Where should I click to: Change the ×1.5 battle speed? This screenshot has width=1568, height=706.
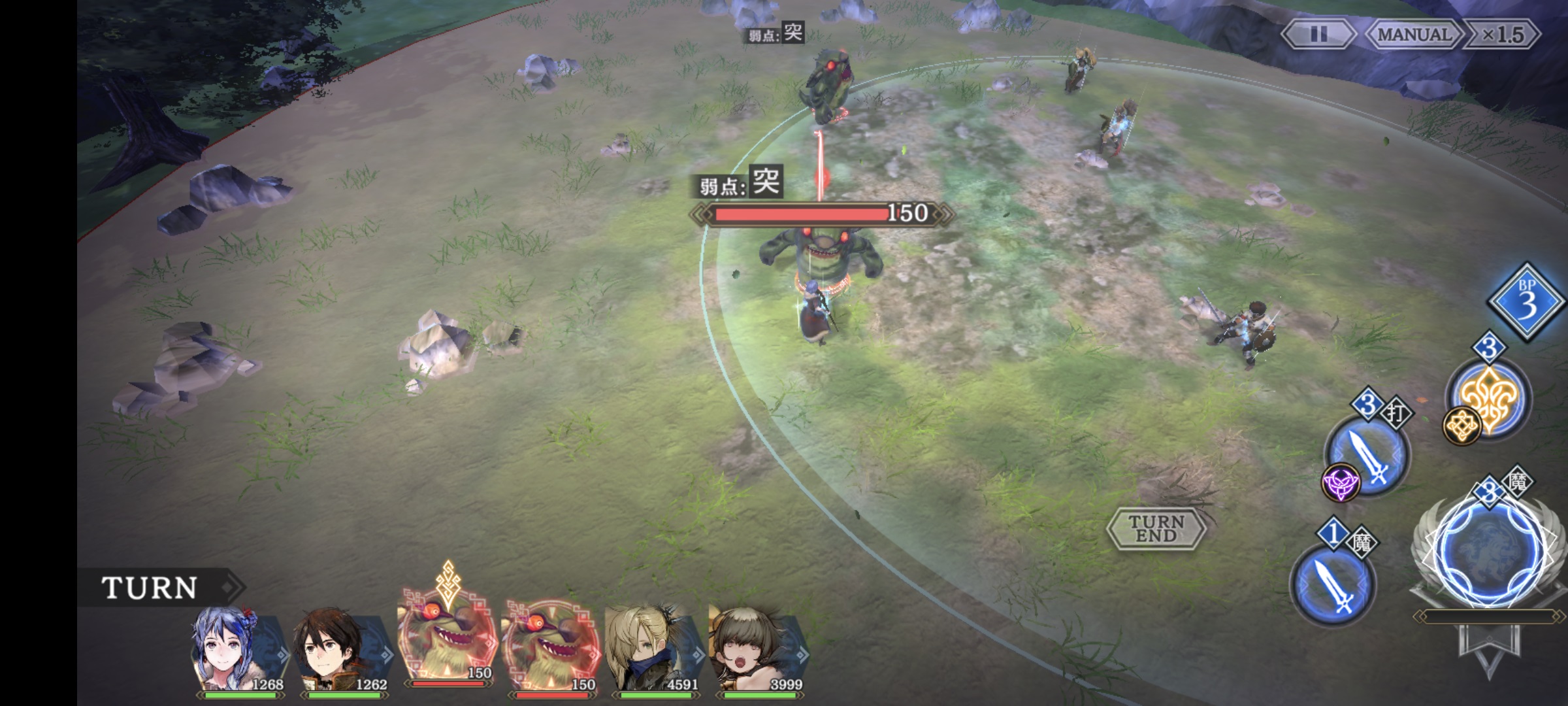pyautogui.click(x=1503, y=35)
